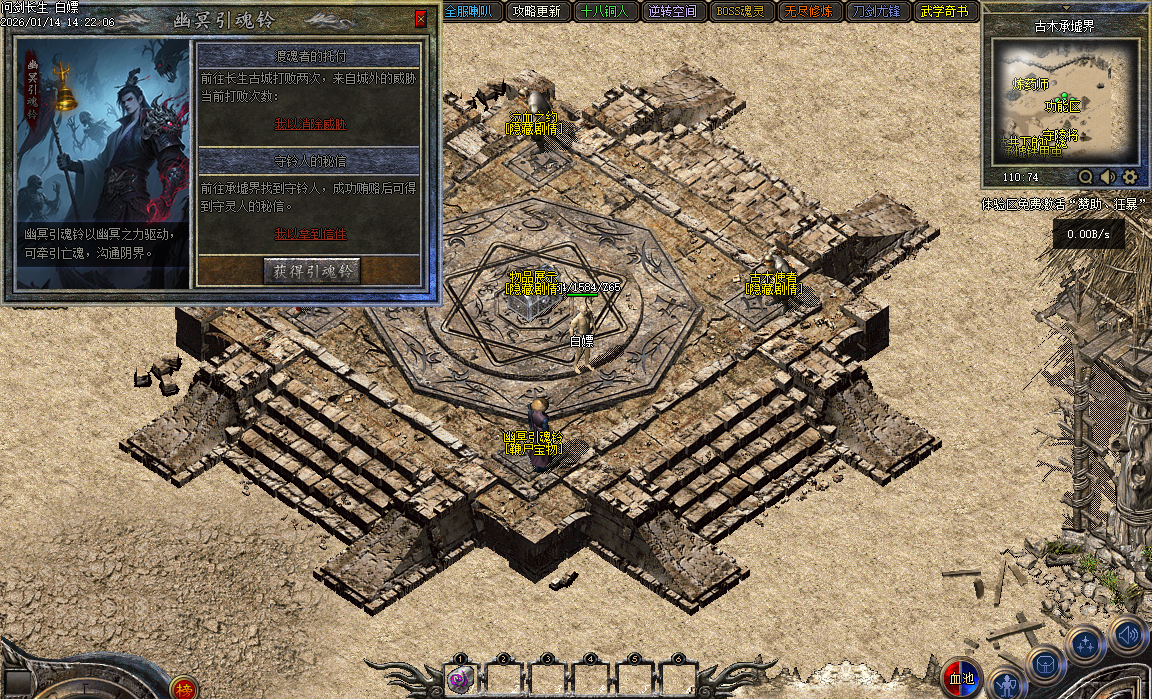Viewport: 1152px width, 699px height.
Task: Open the 攻略更新 guide button
Action: 536,12
